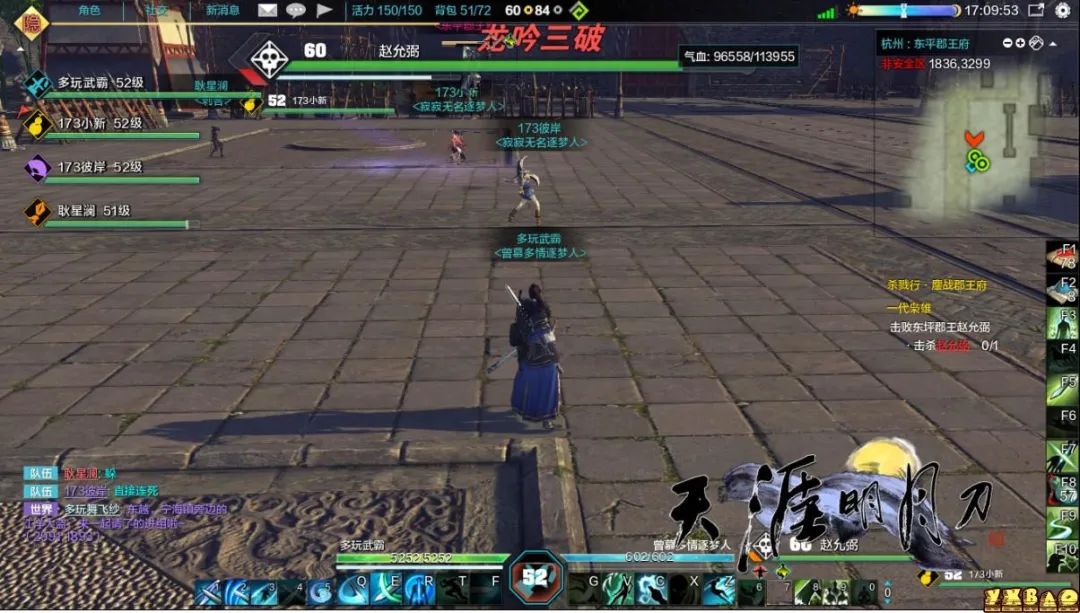Activate the V skill on hotbar
Screen dimensions: 1080x613
618,590
